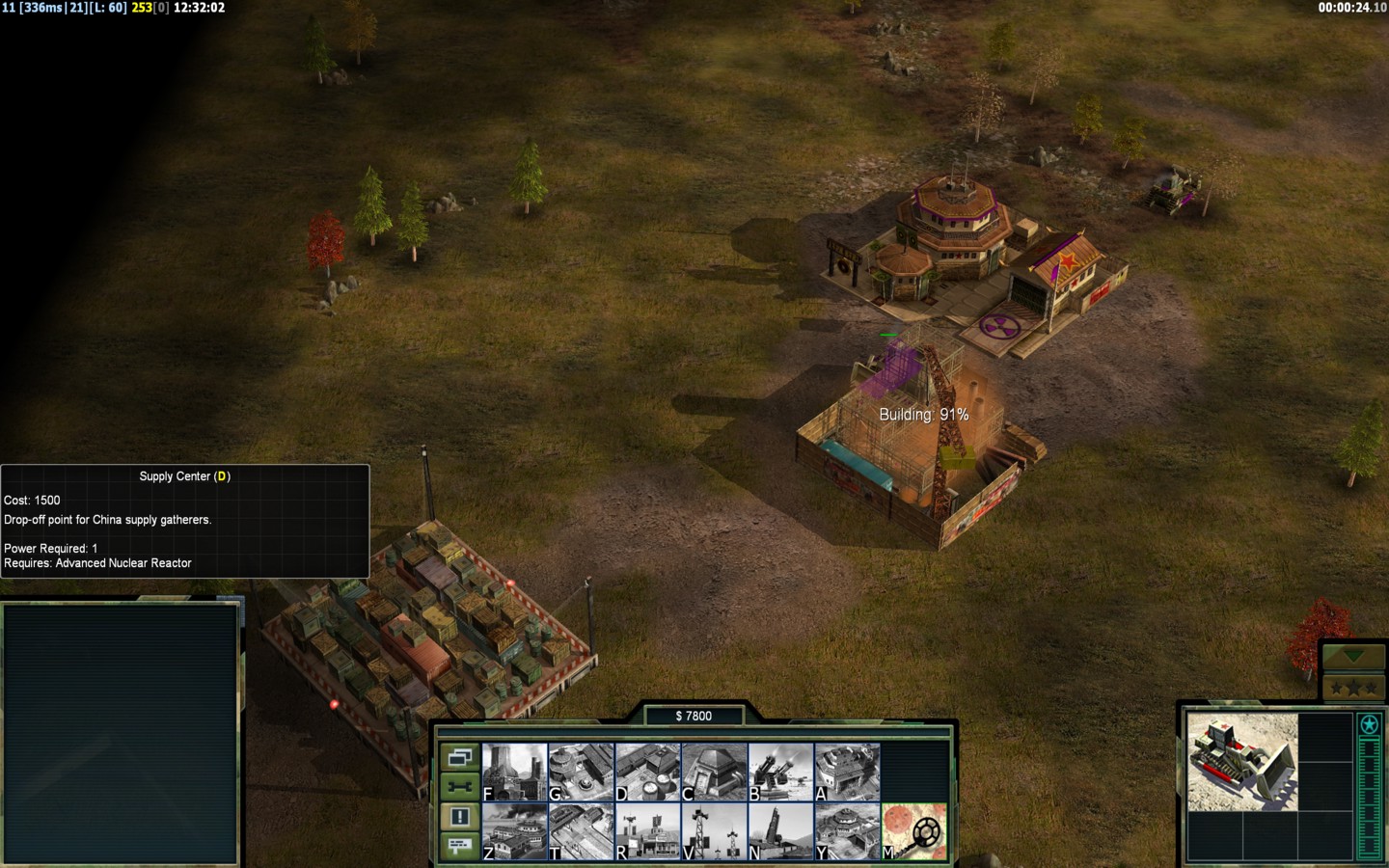Click the exclamation mark button

click(460, 817)
